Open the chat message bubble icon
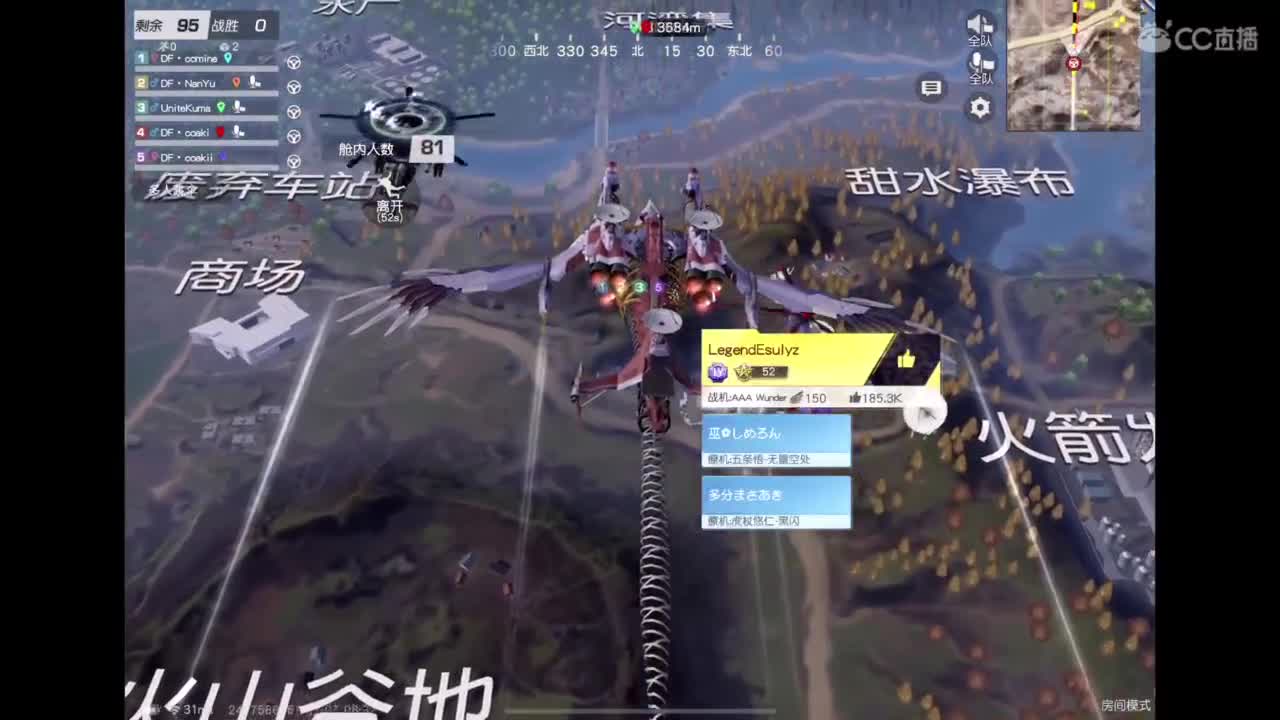Image resolution: width=1280 pixels, height=720 pixels. [930, 88]
